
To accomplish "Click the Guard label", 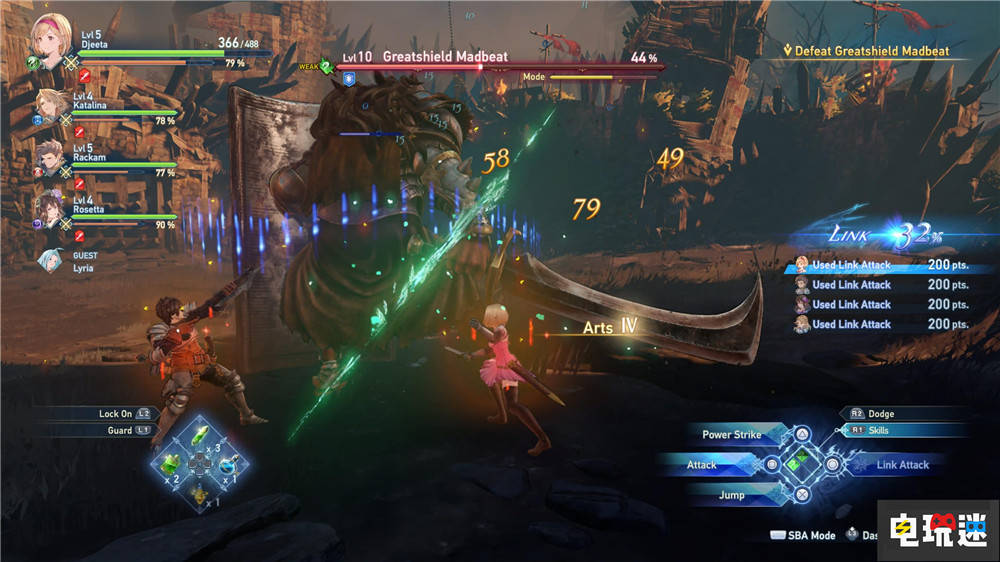I will (x=120, y=430).
